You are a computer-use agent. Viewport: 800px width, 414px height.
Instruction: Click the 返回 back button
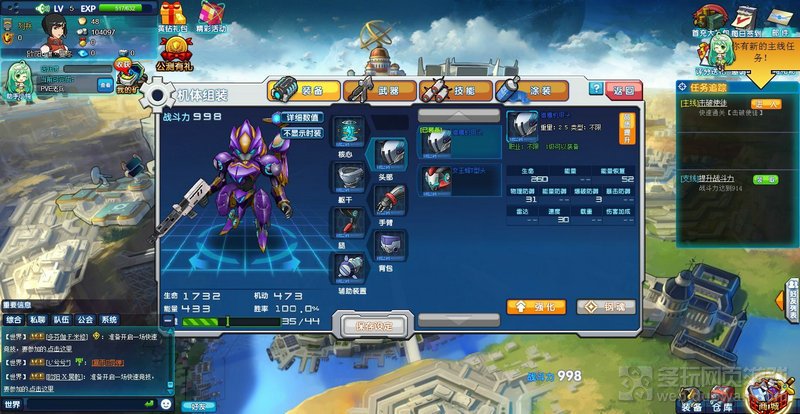pos(622,90)
